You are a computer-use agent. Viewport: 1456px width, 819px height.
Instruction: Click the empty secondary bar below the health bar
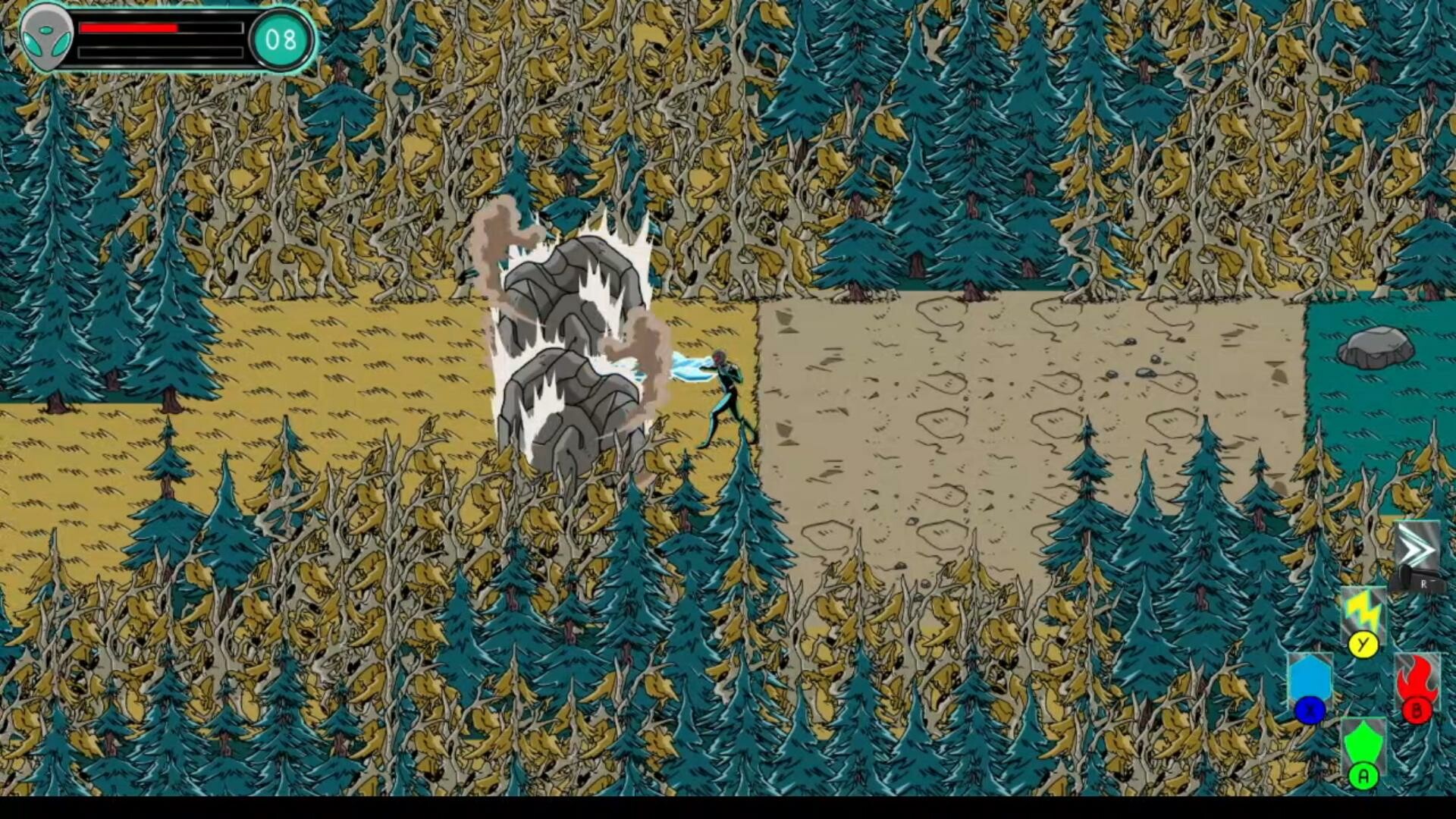tap(163, 53)
